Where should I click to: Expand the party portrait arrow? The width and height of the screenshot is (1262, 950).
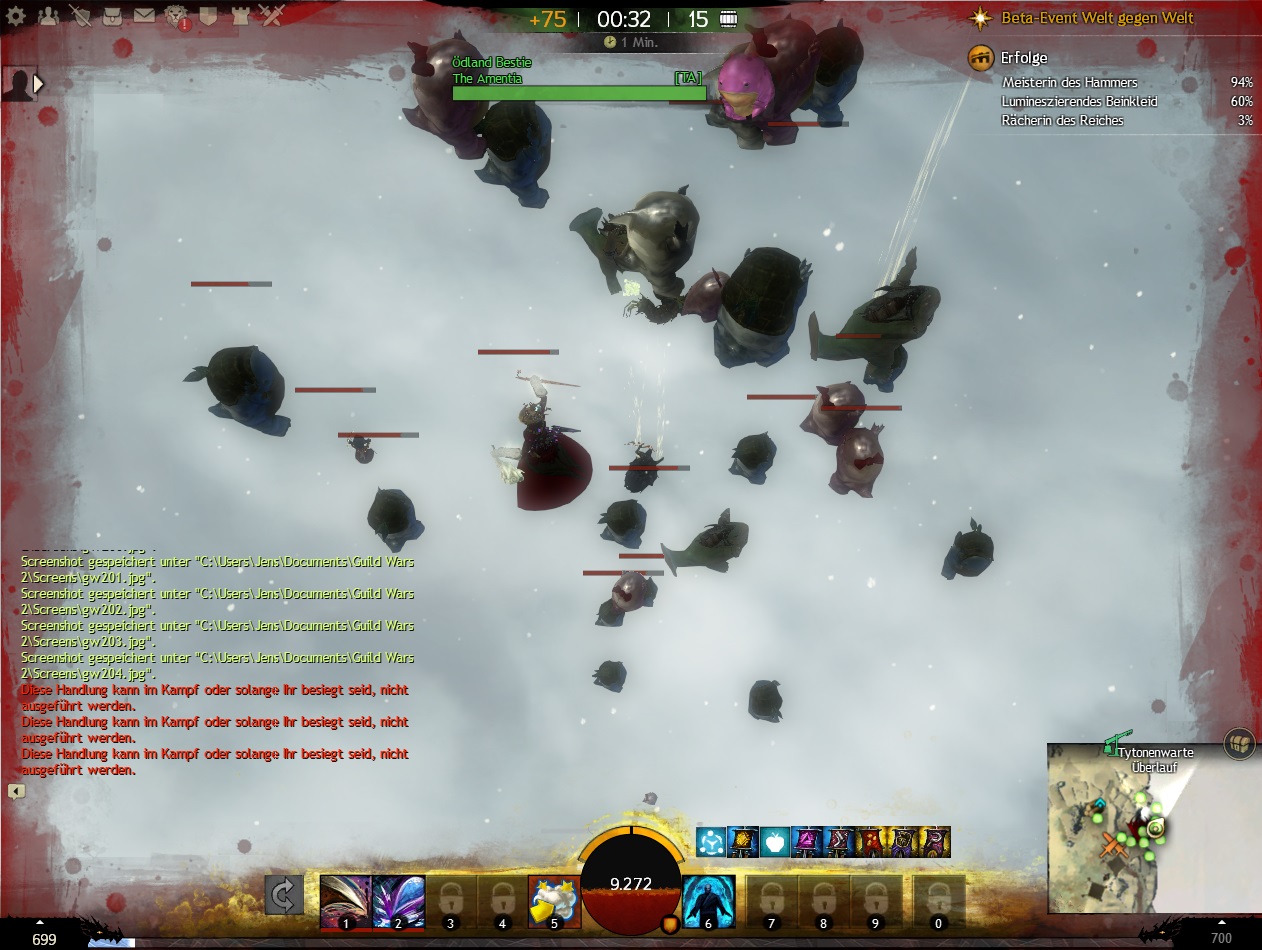[39, 84]
